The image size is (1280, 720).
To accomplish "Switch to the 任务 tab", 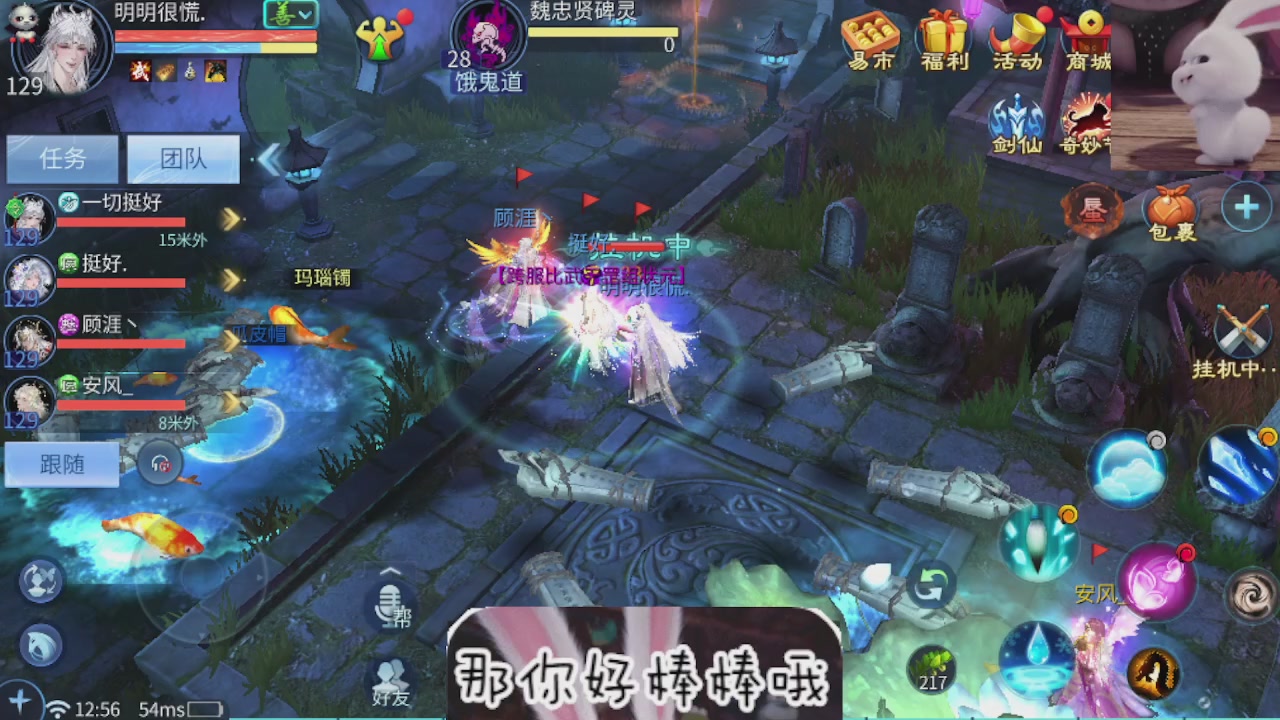I will point(62,159).
